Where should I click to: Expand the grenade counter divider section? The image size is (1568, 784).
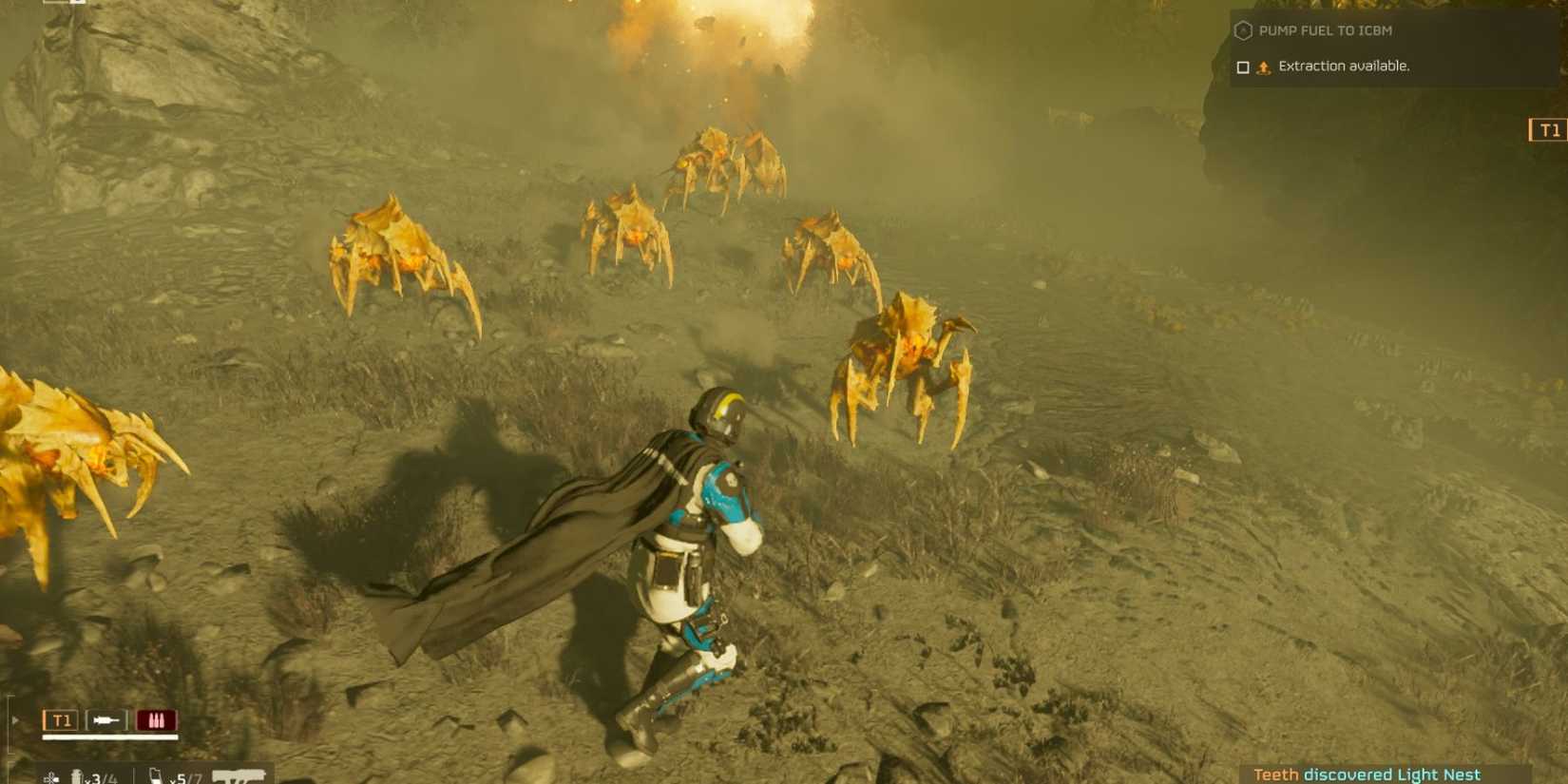[x=133, y=775]
